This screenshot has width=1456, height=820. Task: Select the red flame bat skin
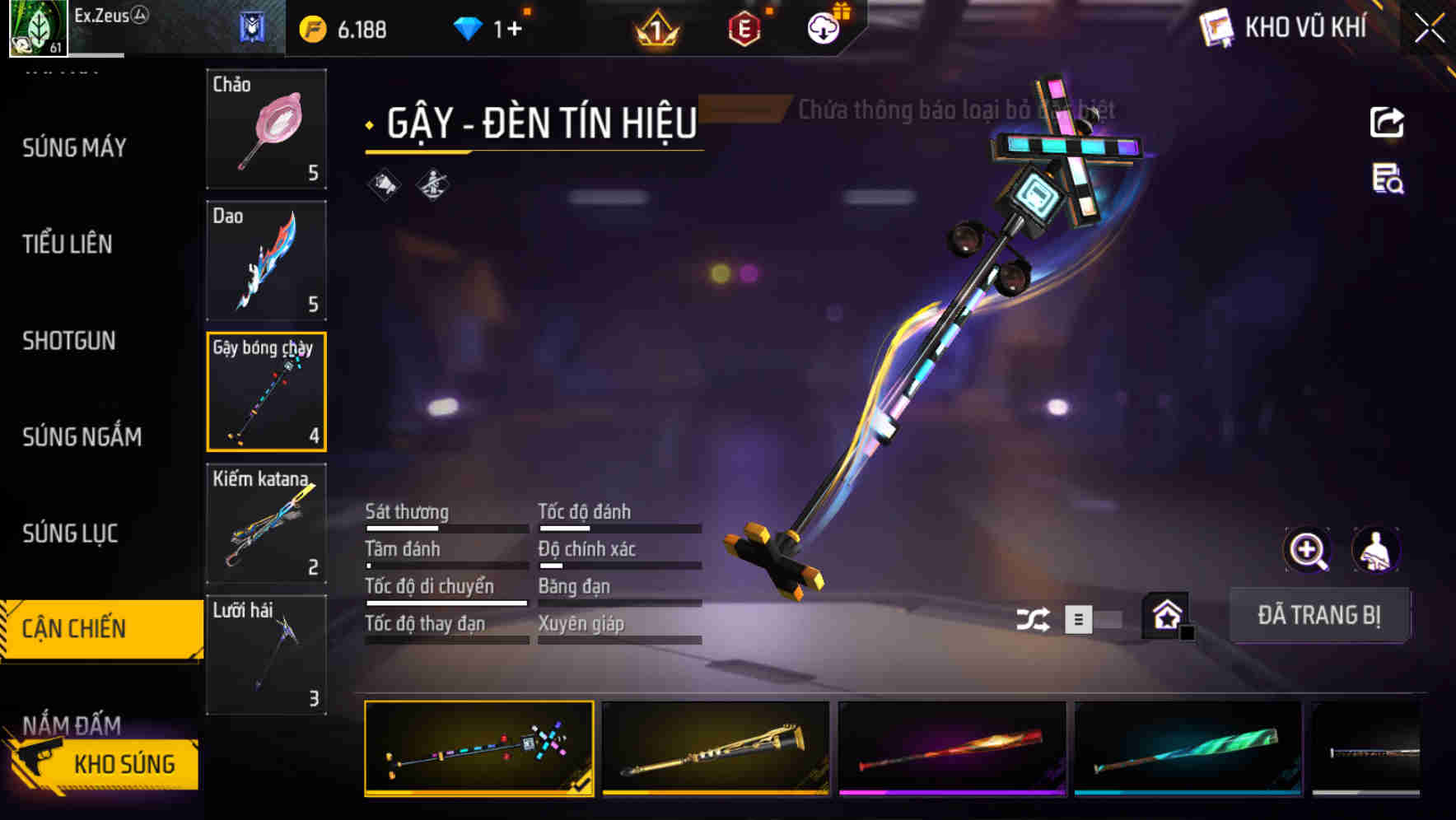pyautogui.click(x=952, y=748)
